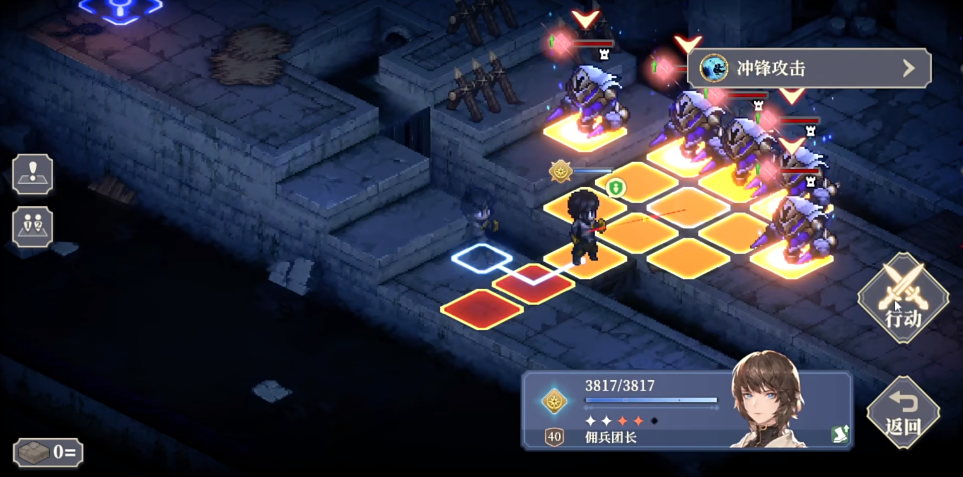Image resolution: width=963 pixels, height=477 pixels.
Task: Toggle the terrain tile info button
Action: point(48,452)
